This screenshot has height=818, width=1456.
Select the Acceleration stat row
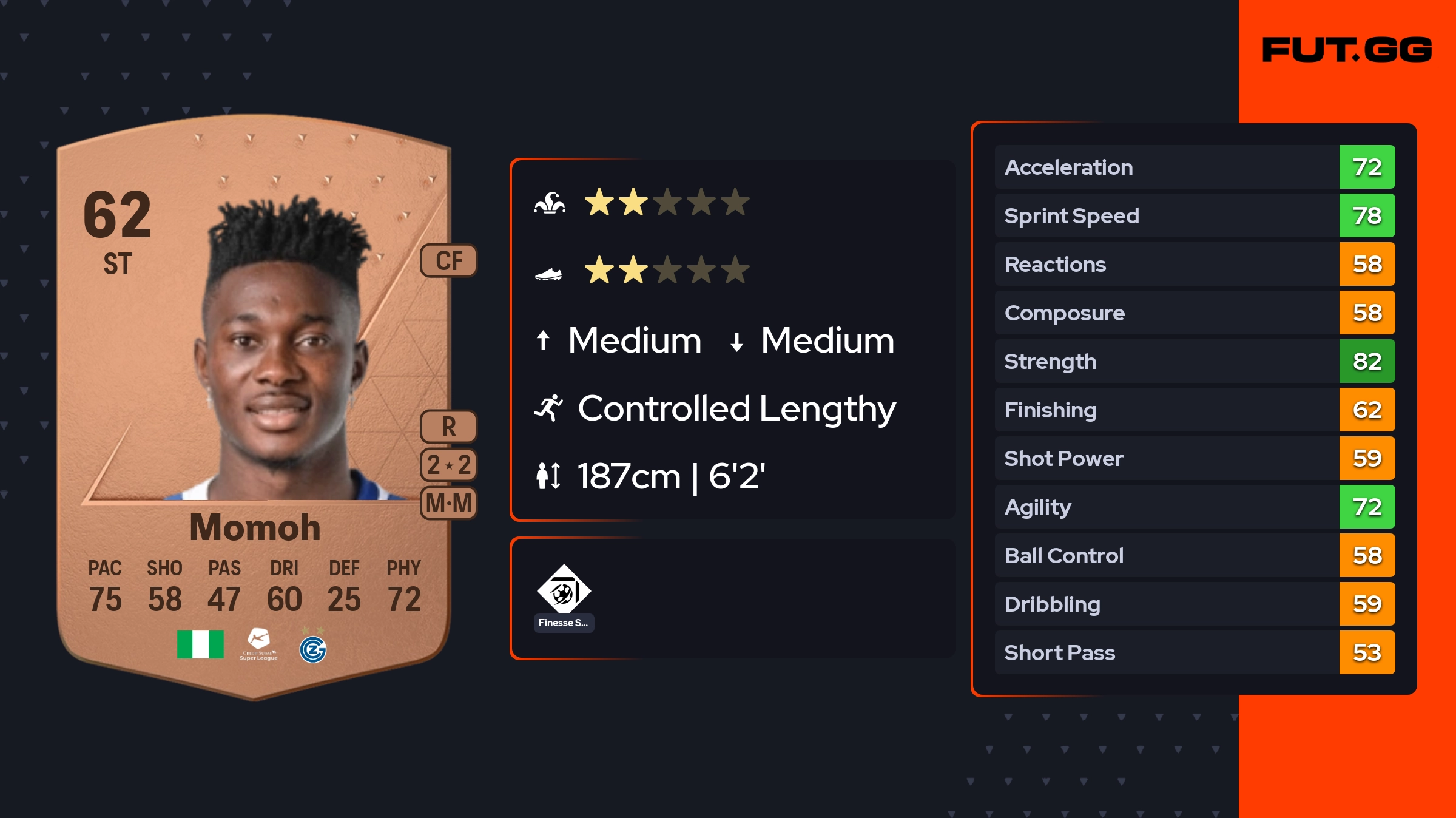(x=1194, y=167)
